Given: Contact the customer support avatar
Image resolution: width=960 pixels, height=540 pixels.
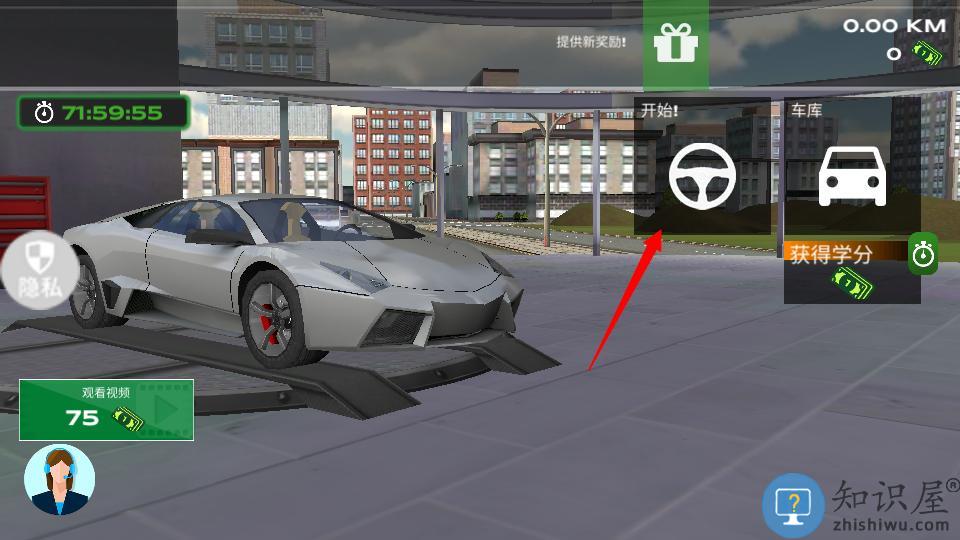Looking at the screenshot, I should pyautogui.click(x=59, y=480).
